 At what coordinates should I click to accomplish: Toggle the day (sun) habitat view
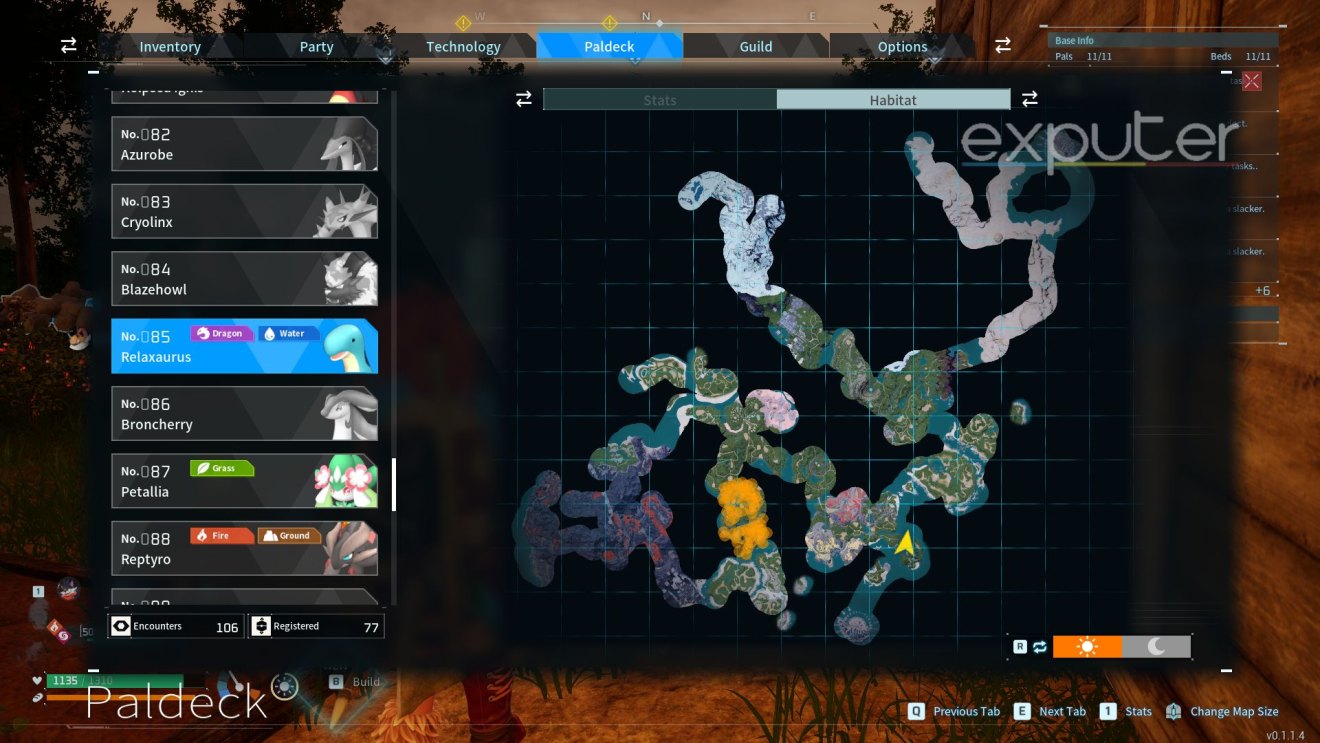[x=1088, y=646]
